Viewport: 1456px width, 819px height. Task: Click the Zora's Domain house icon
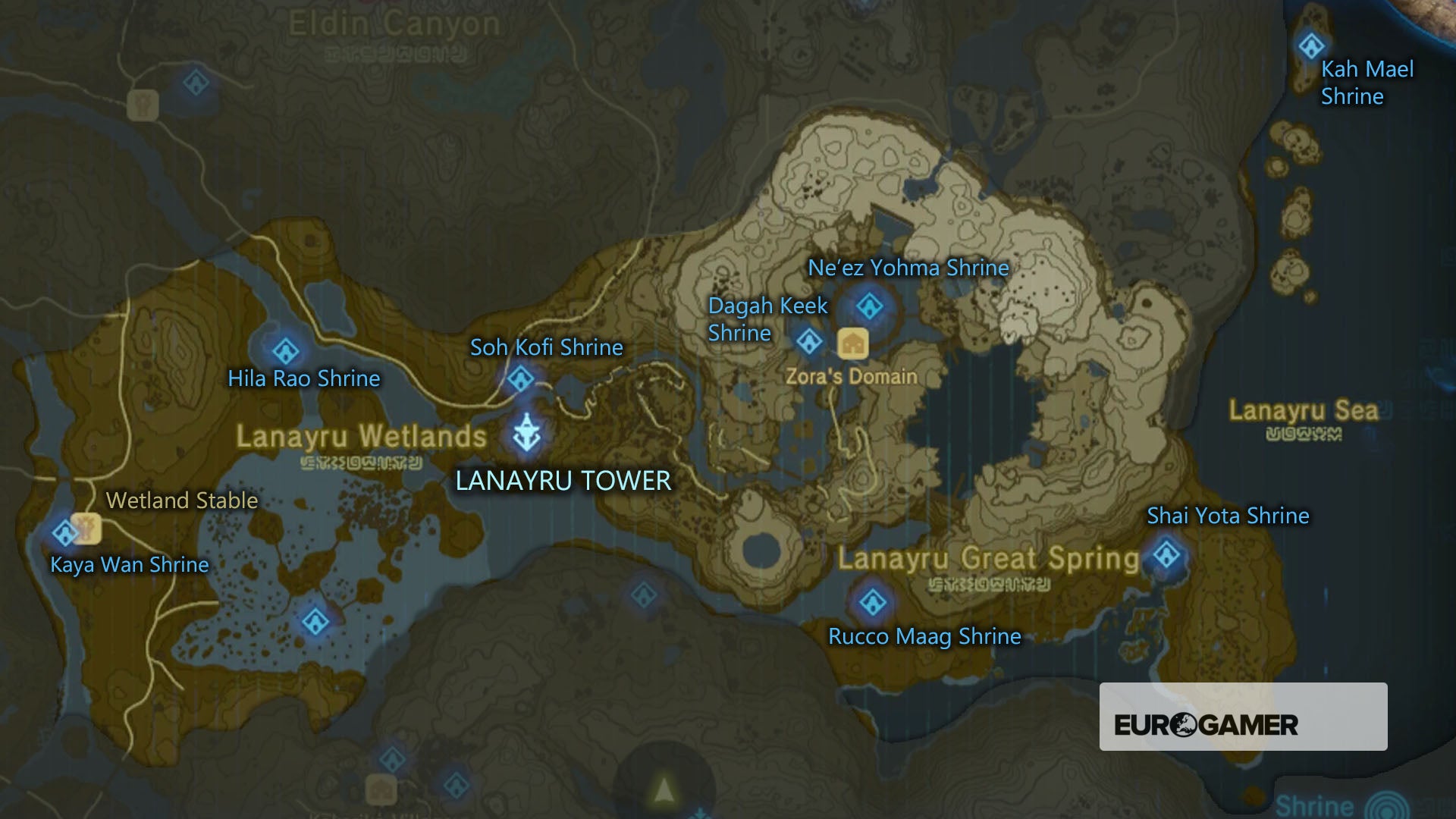coord(853,344)
